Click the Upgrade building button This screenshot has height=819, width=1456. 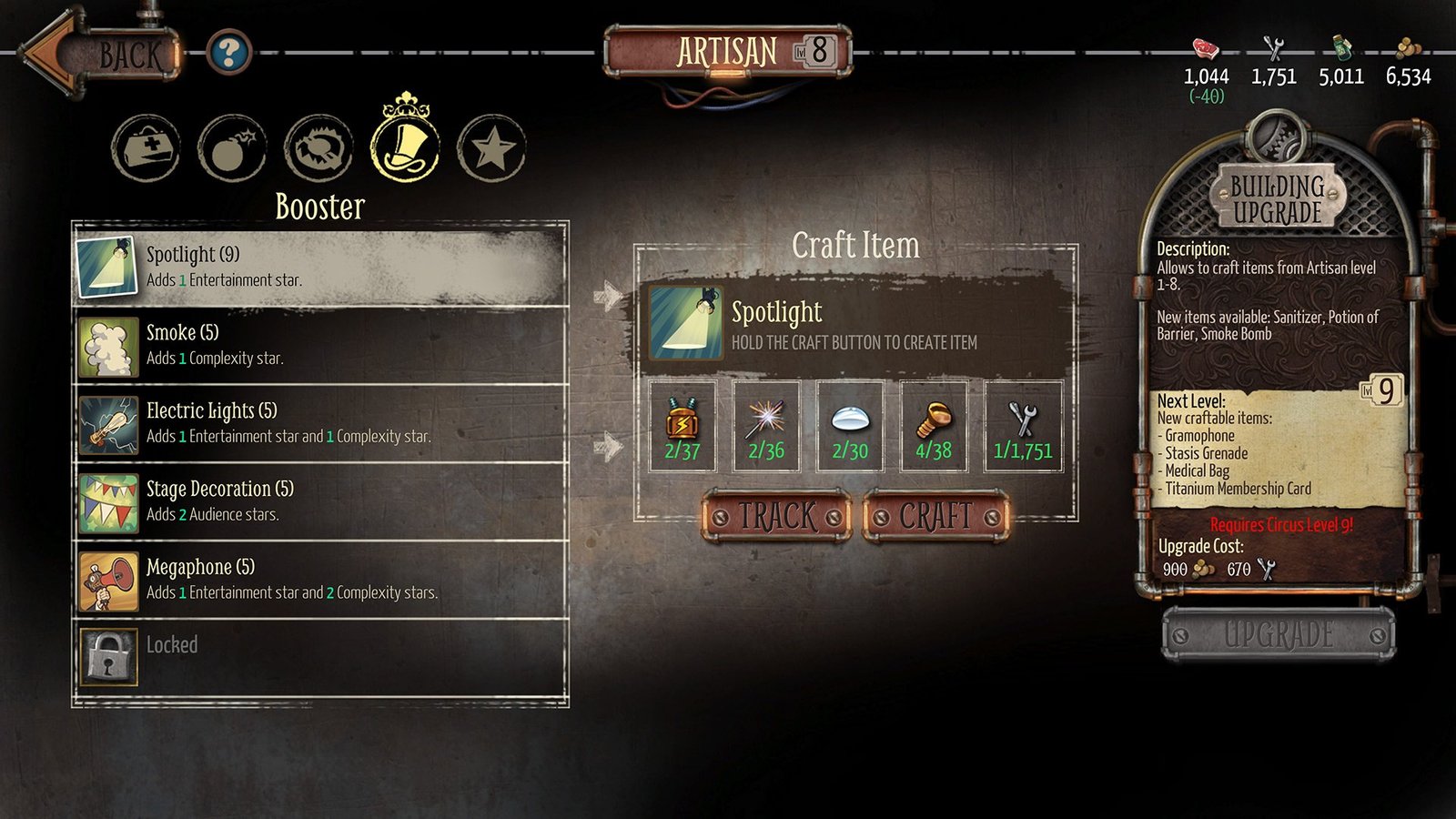tap(1279, 634)
